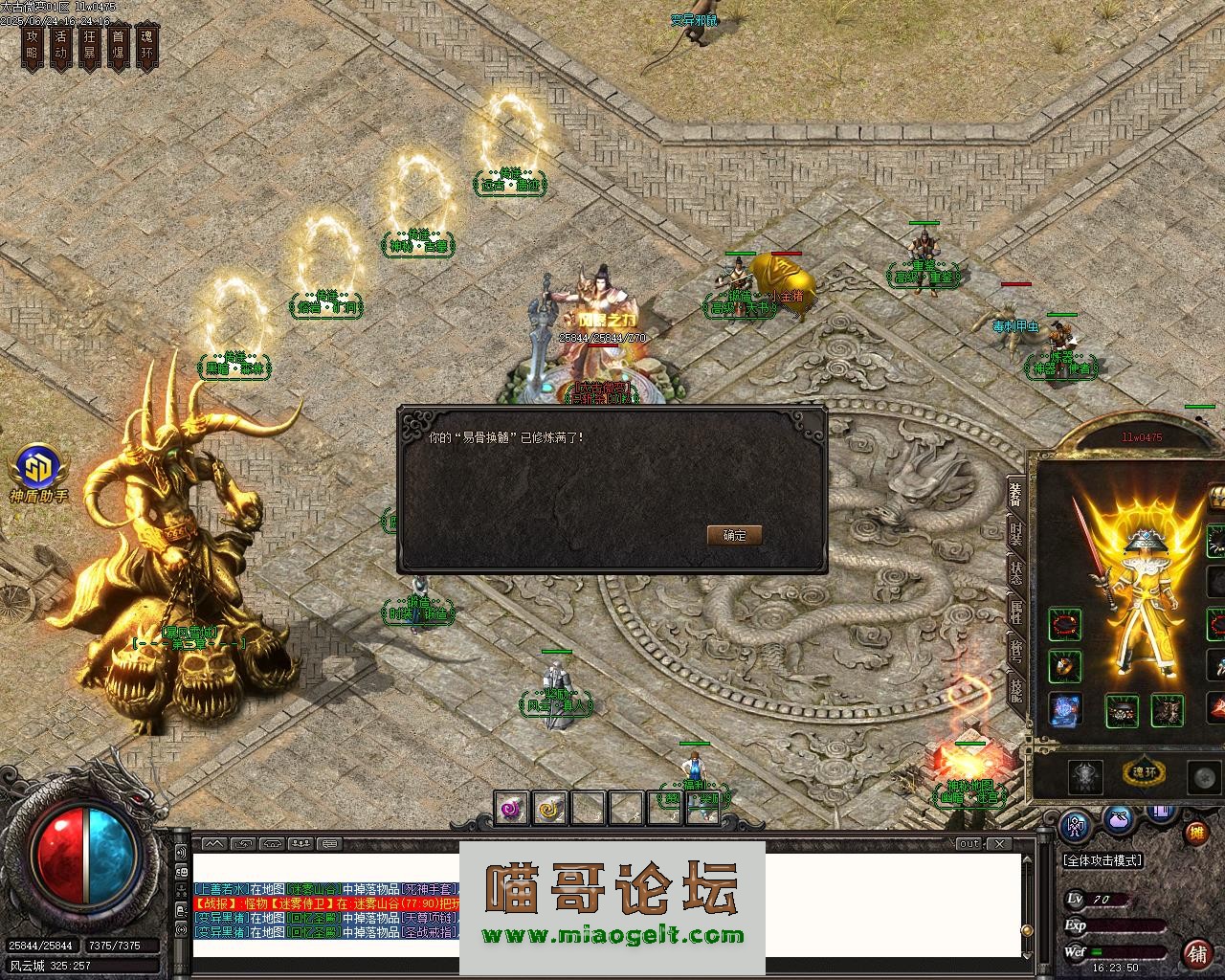Confirm the dialog with the 确定 button
Viewport: 1225px width, 980px height.
click(734, 535)
